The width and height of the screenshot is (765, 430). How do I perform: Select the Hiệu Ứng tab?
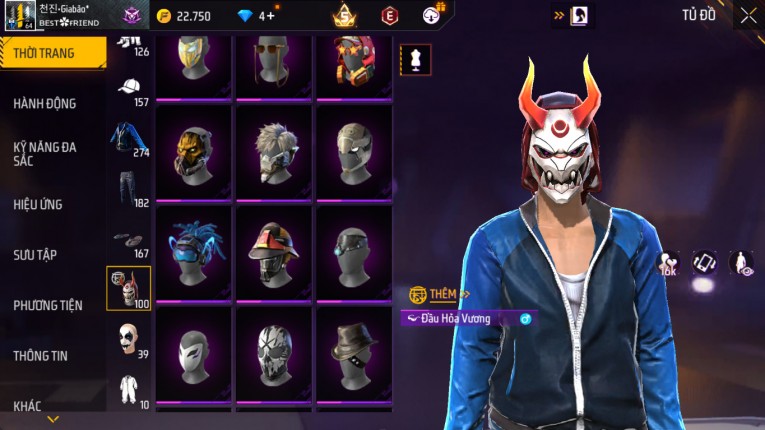point(38,204)
